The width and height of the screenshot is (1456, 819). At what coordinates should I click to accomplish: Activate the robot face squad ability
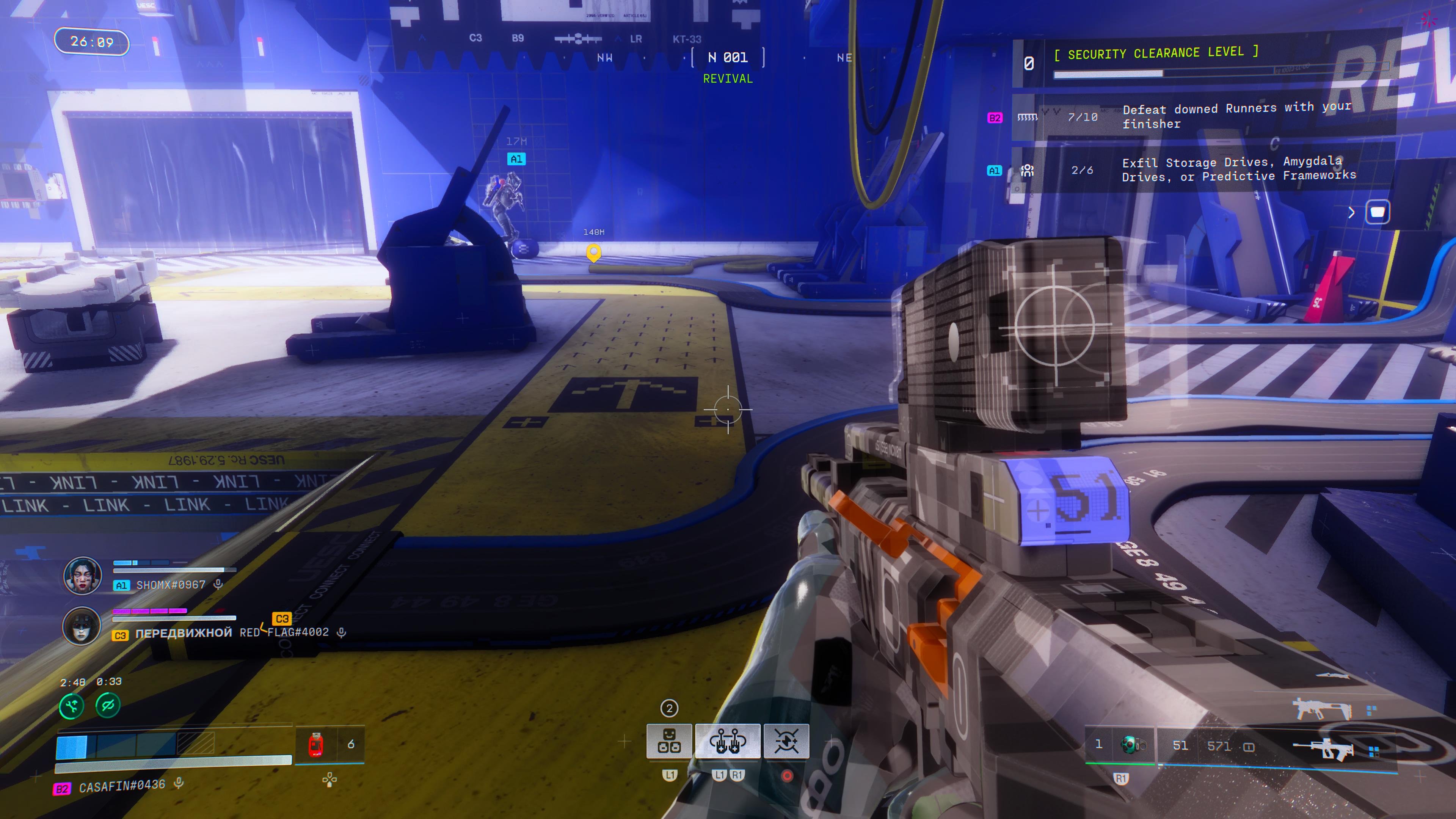click(x=669, y=741)
